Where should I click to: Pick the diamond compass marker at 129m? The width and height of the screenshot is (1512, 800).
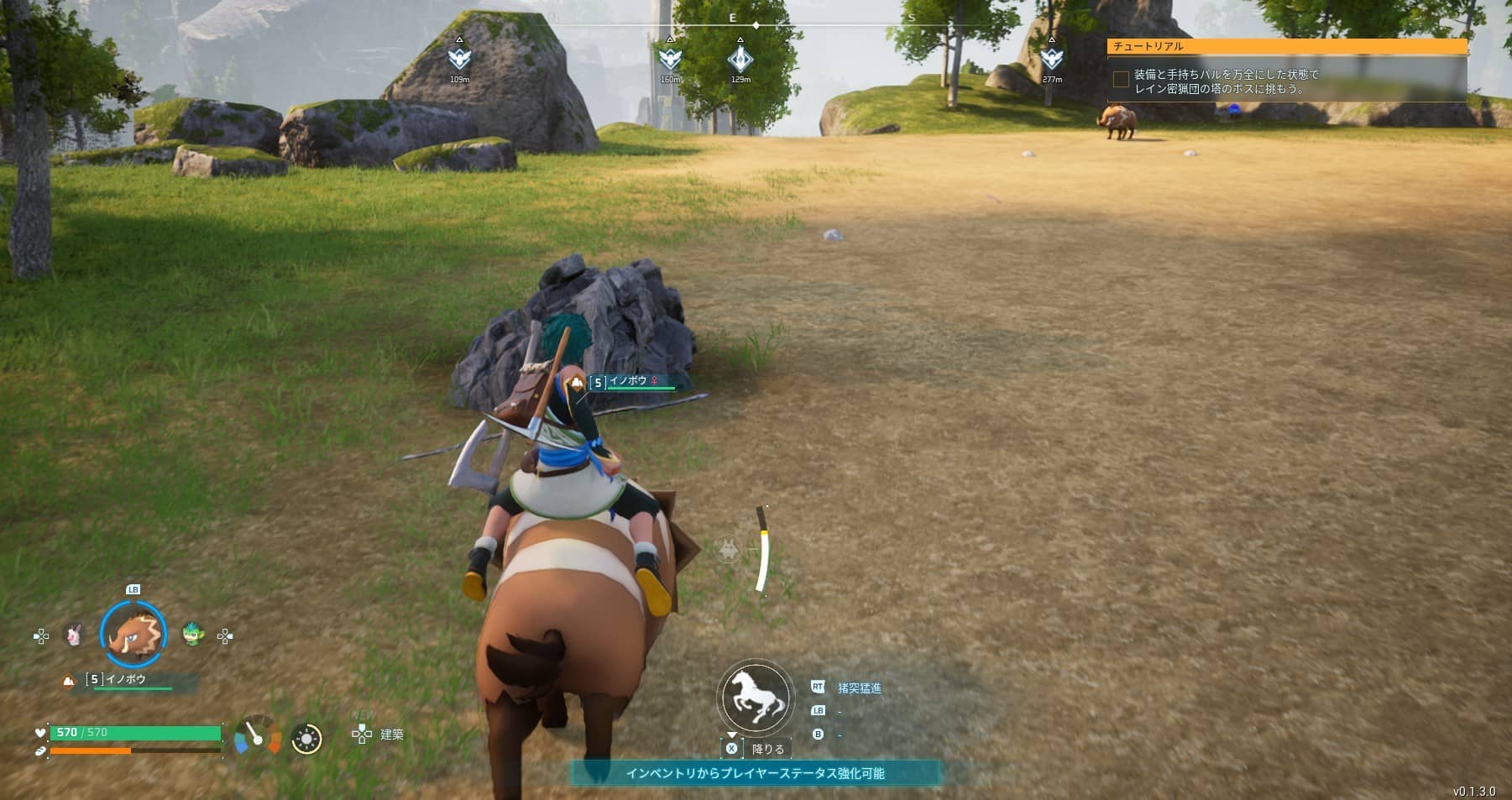click(740, 59)
